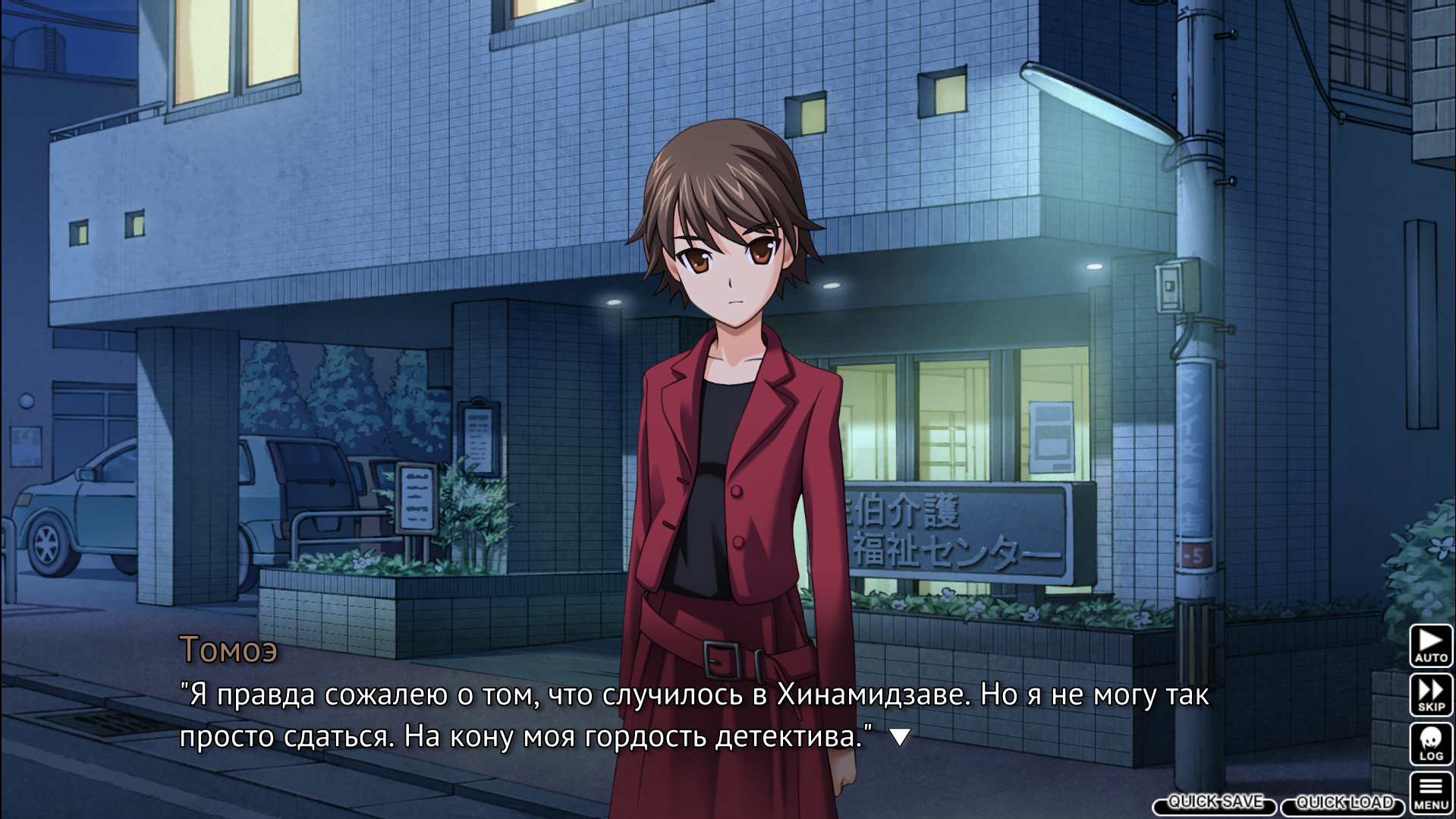Click the QUICK SAVE button
Screen dimensions: 1456x819
pyautogui.click(x=1215, y=803)
